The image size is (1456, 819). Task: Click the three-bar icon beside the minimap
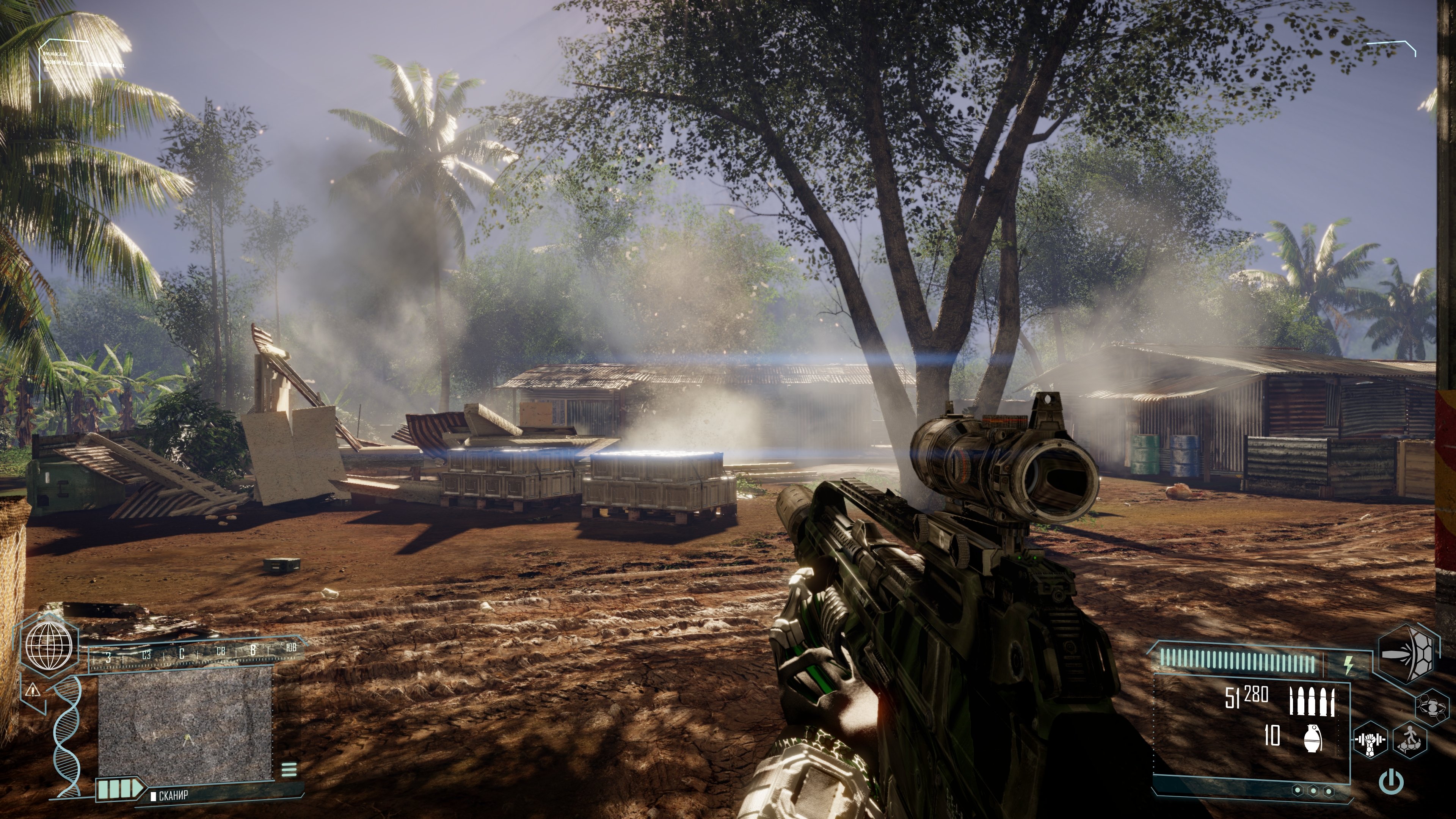point(289,769)
